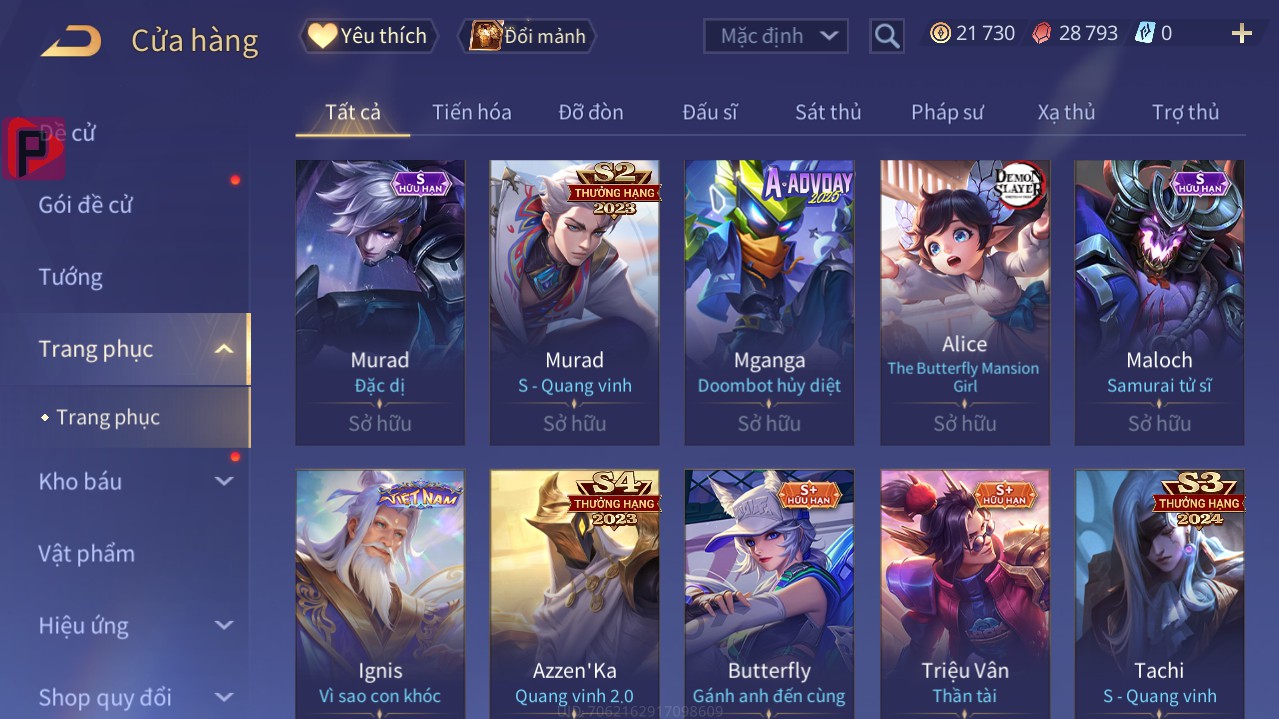Open the Tướng heroes section
This screenshot has height=719, width=1279.
click(x=70, y=277)
